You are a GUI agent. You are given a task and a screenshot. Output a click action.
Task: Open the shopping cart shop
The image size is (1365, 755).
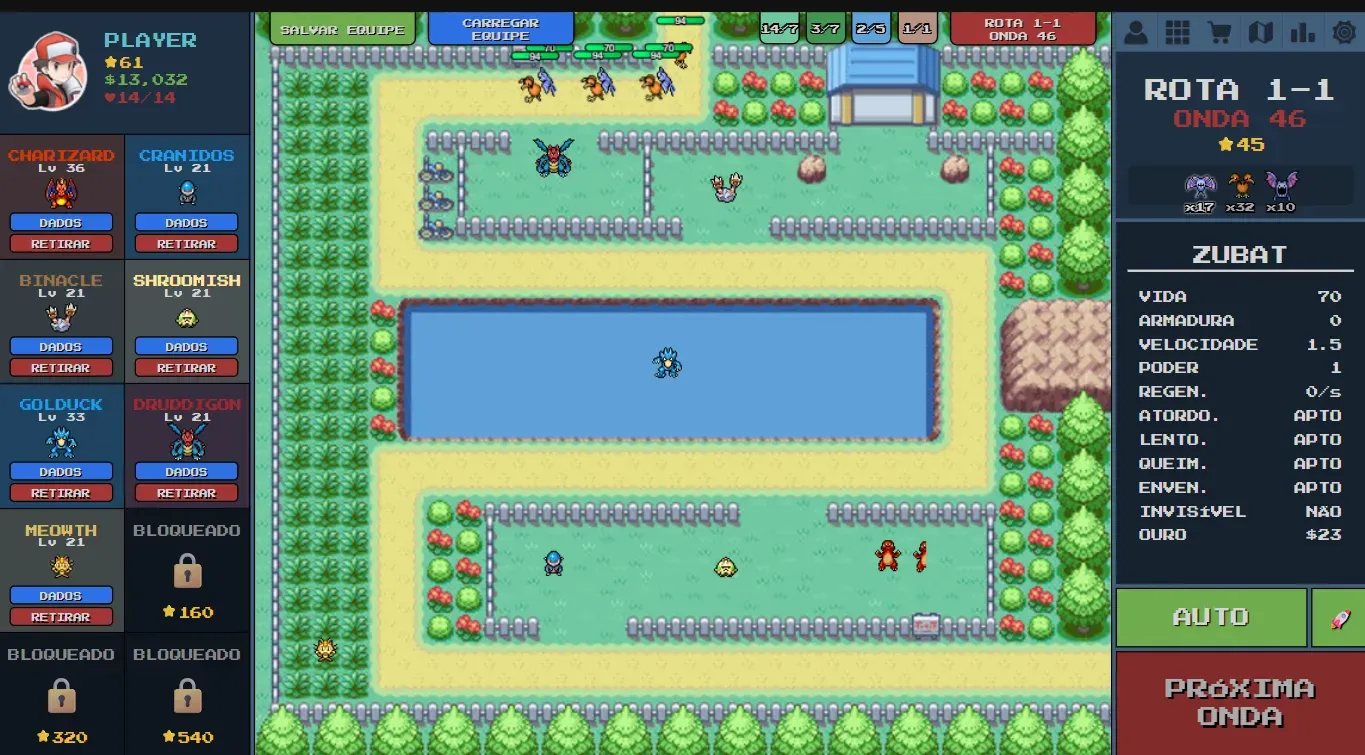1219,31
